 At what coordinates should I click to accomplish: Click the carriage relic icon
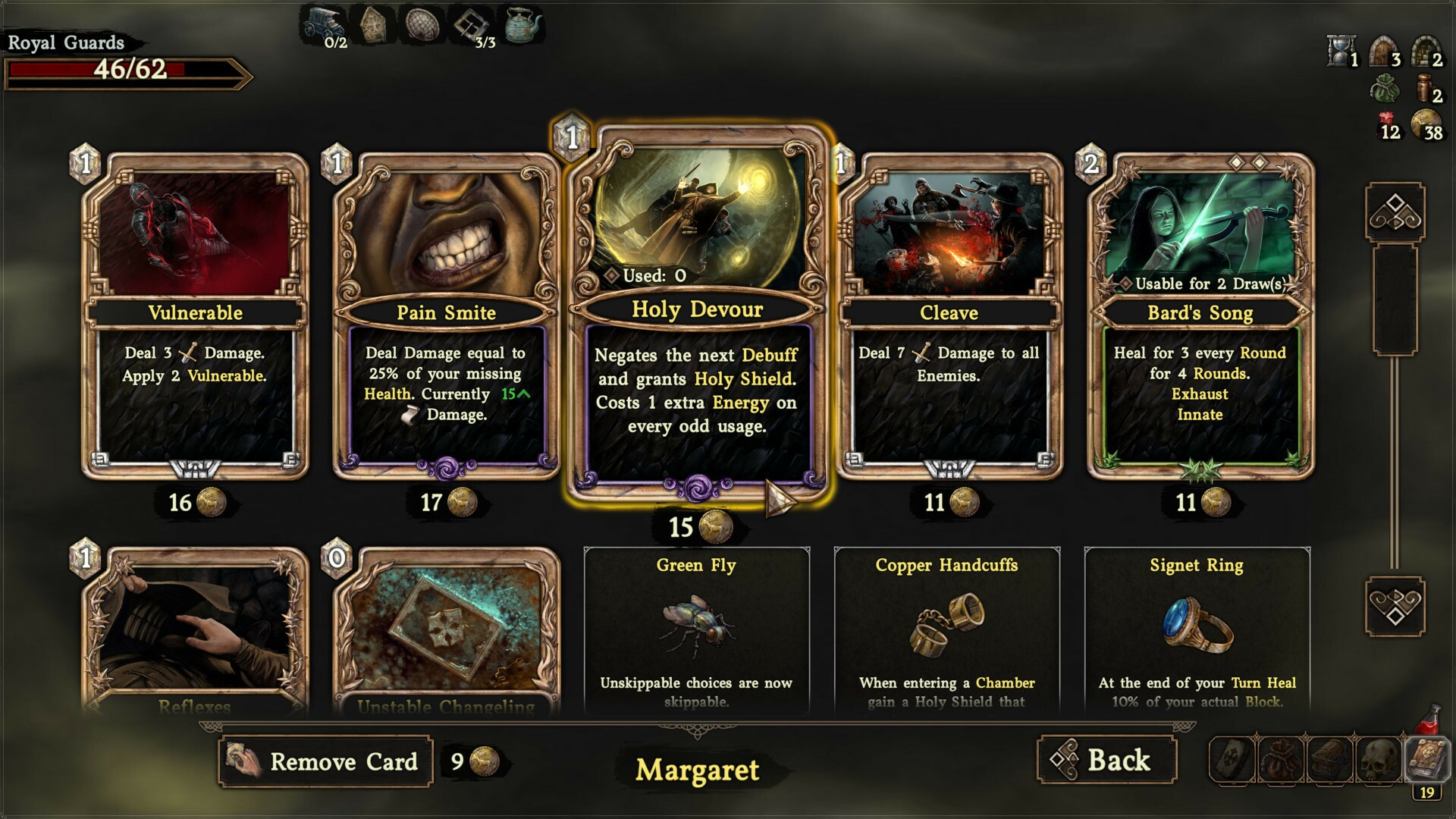tap(322, 23)
